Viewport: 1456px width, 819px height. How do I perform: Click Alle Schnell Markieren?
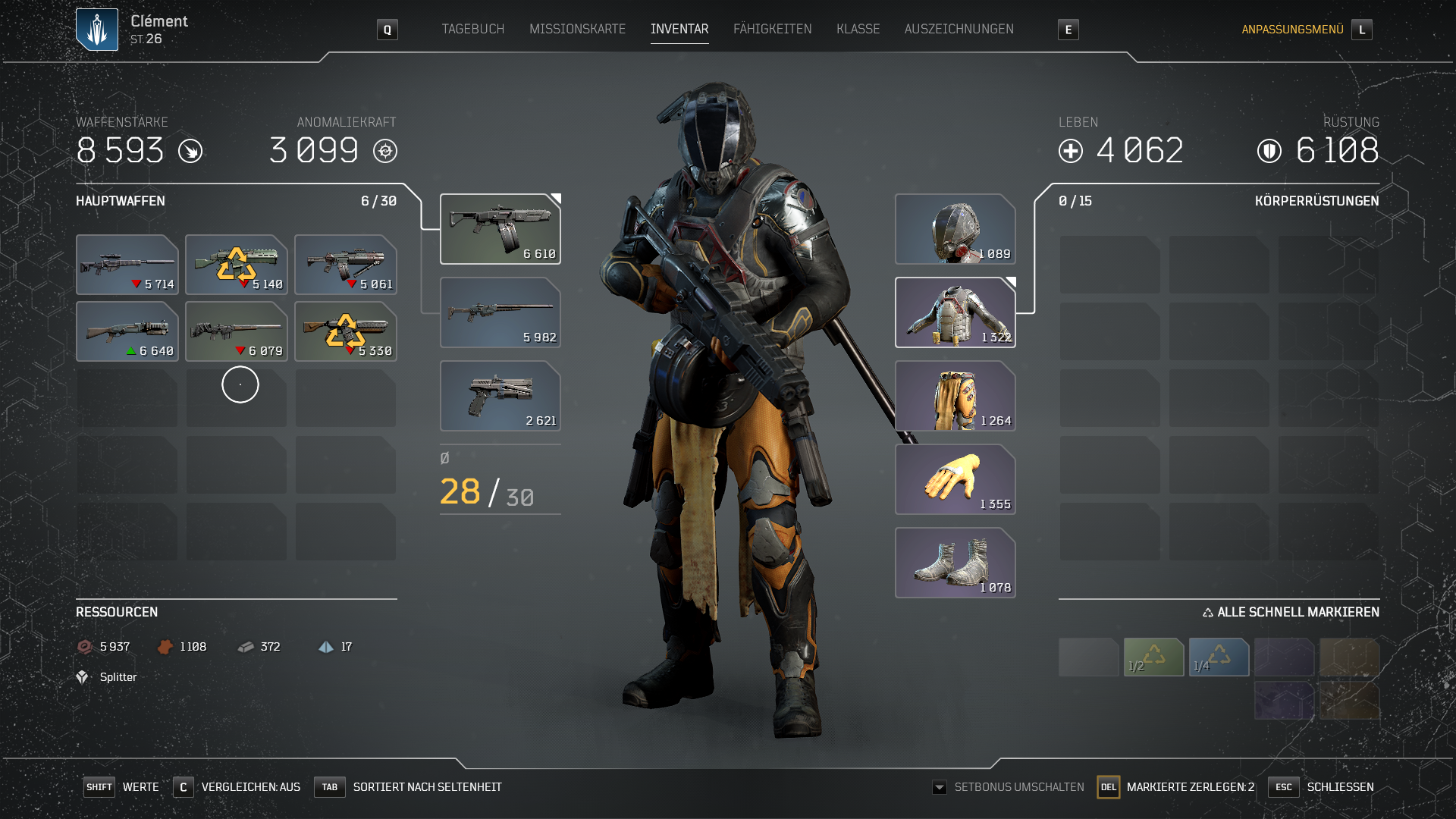coord(1291,612)
